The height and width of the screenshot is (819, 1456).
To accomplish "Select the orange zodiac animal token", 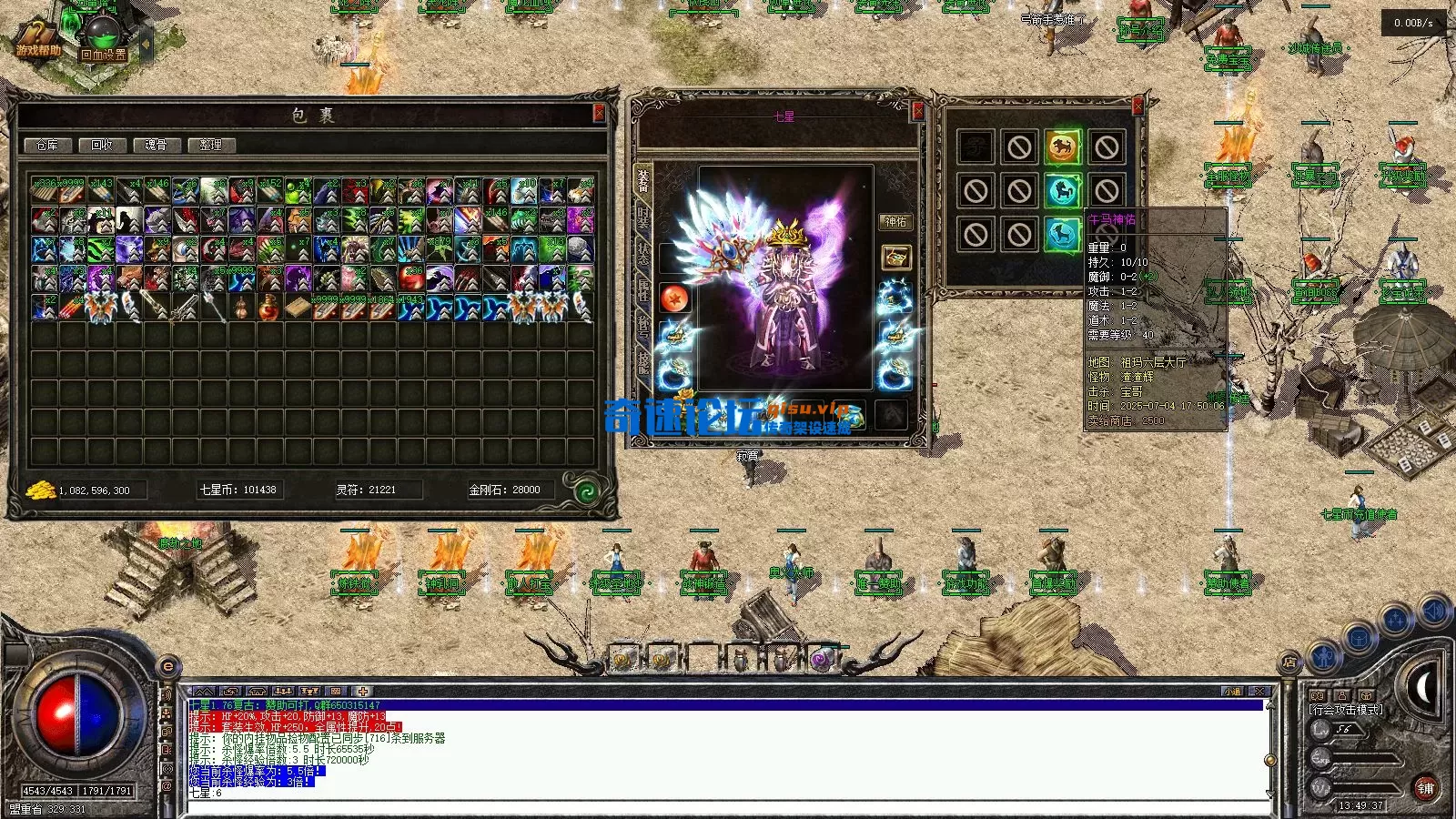I will [1062, 147].
